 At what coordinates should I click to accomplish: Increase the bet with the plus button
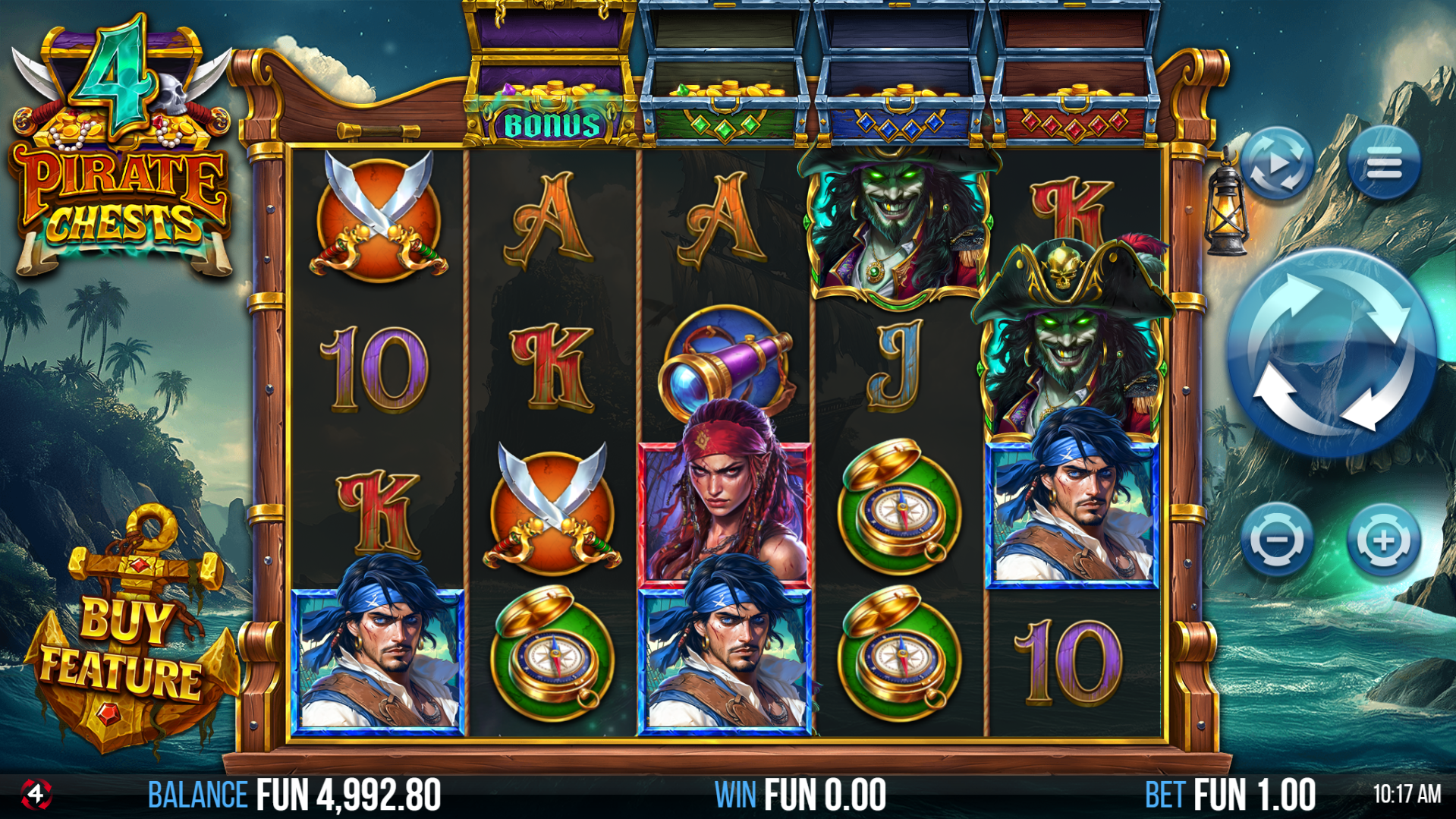[1383, 540]
